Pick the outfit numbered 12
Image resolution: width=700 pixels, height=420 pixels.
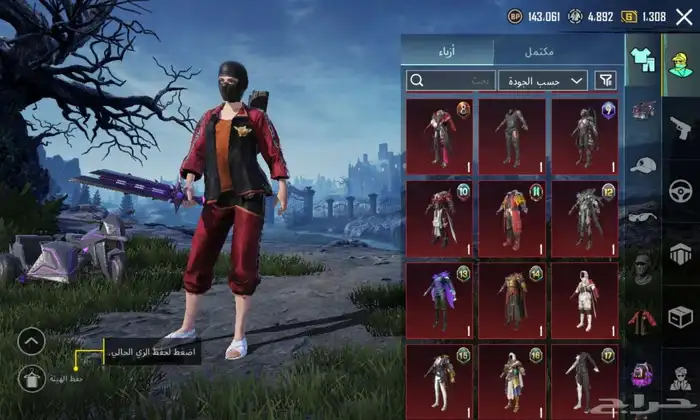click(x=584, y=217)
